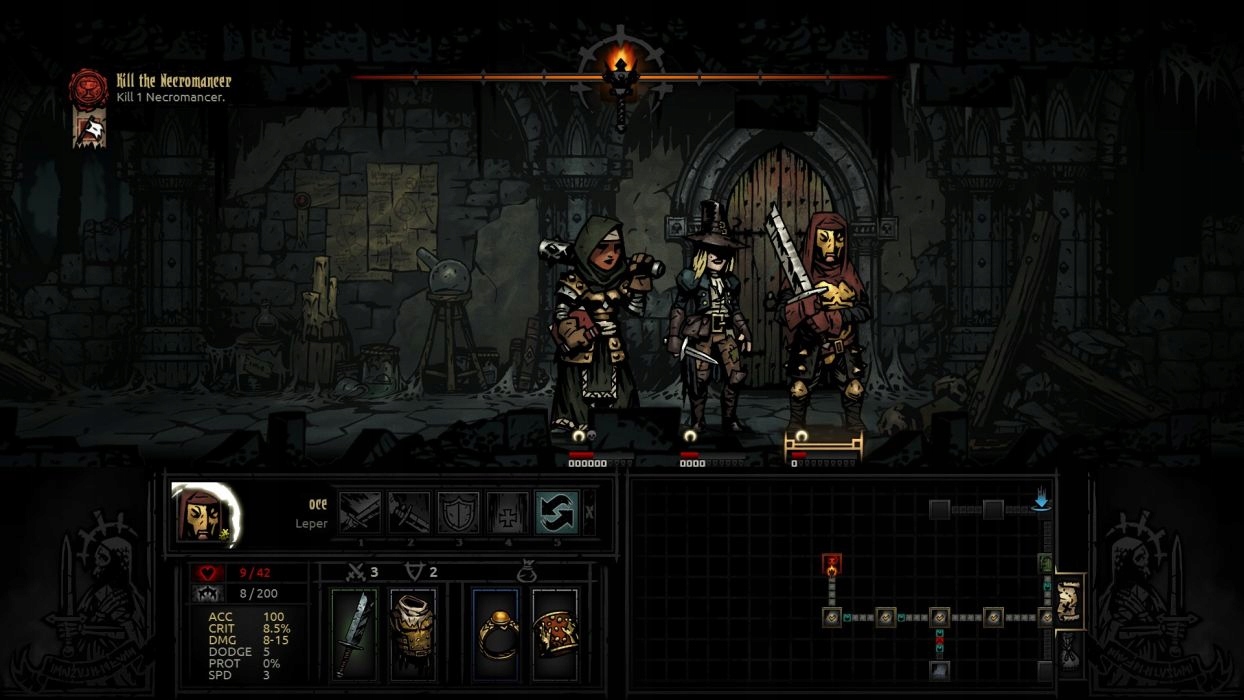This screenshot has height=700, width=1244.
Task: Click the pass turn X button
Action: pos(590,513)
